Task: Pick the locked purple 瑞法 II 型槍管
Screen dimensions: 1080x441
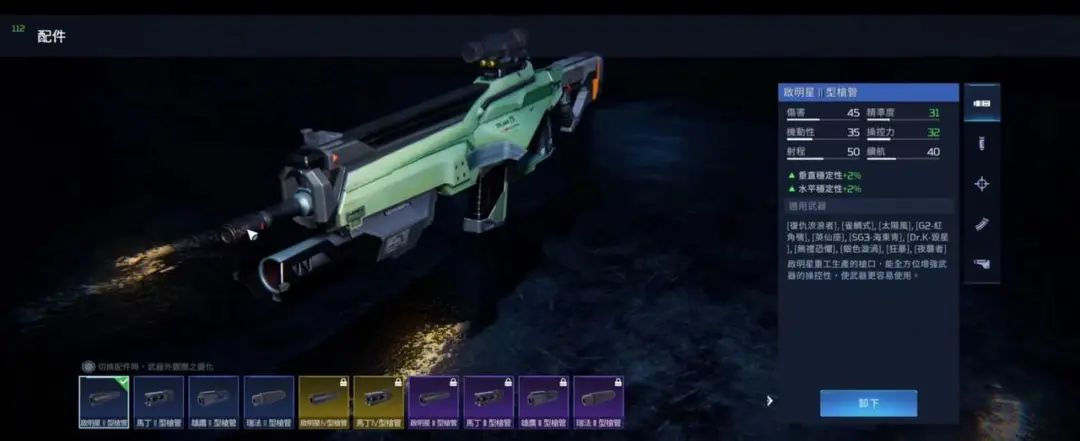Action: [x=599, y=401]
